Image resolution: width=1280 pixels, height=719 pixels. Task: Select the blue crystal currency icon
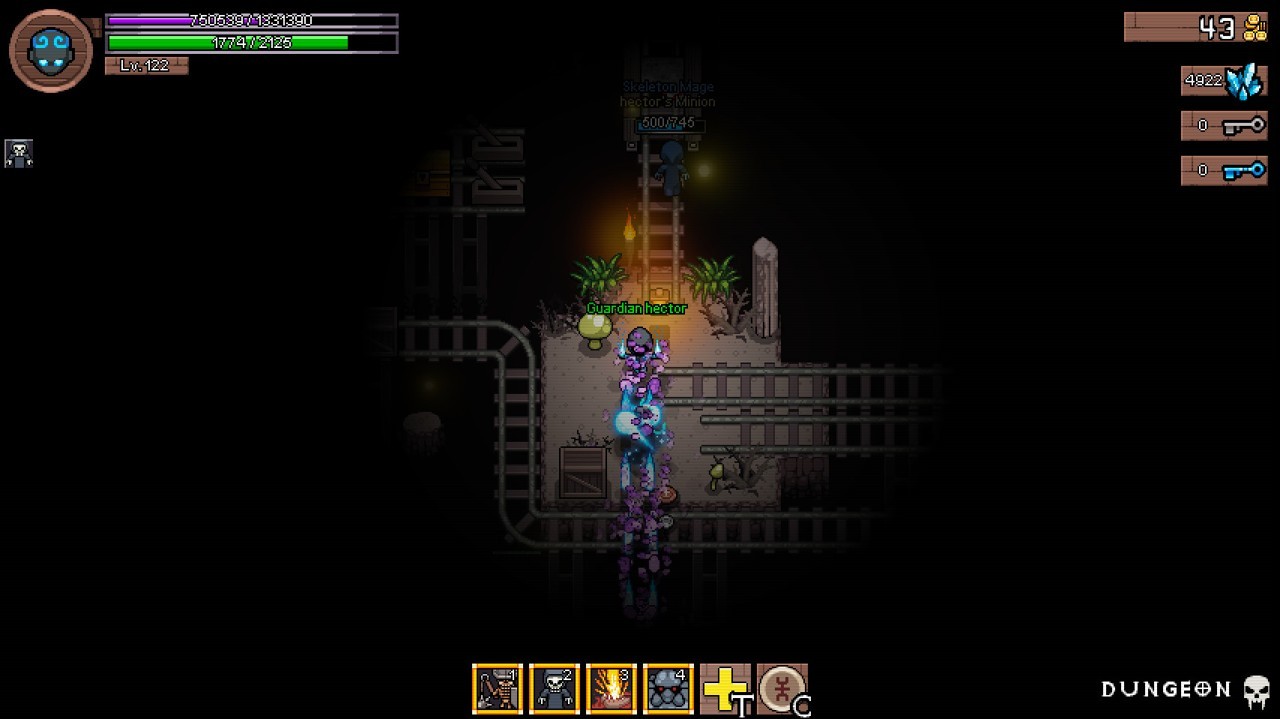1245,82
